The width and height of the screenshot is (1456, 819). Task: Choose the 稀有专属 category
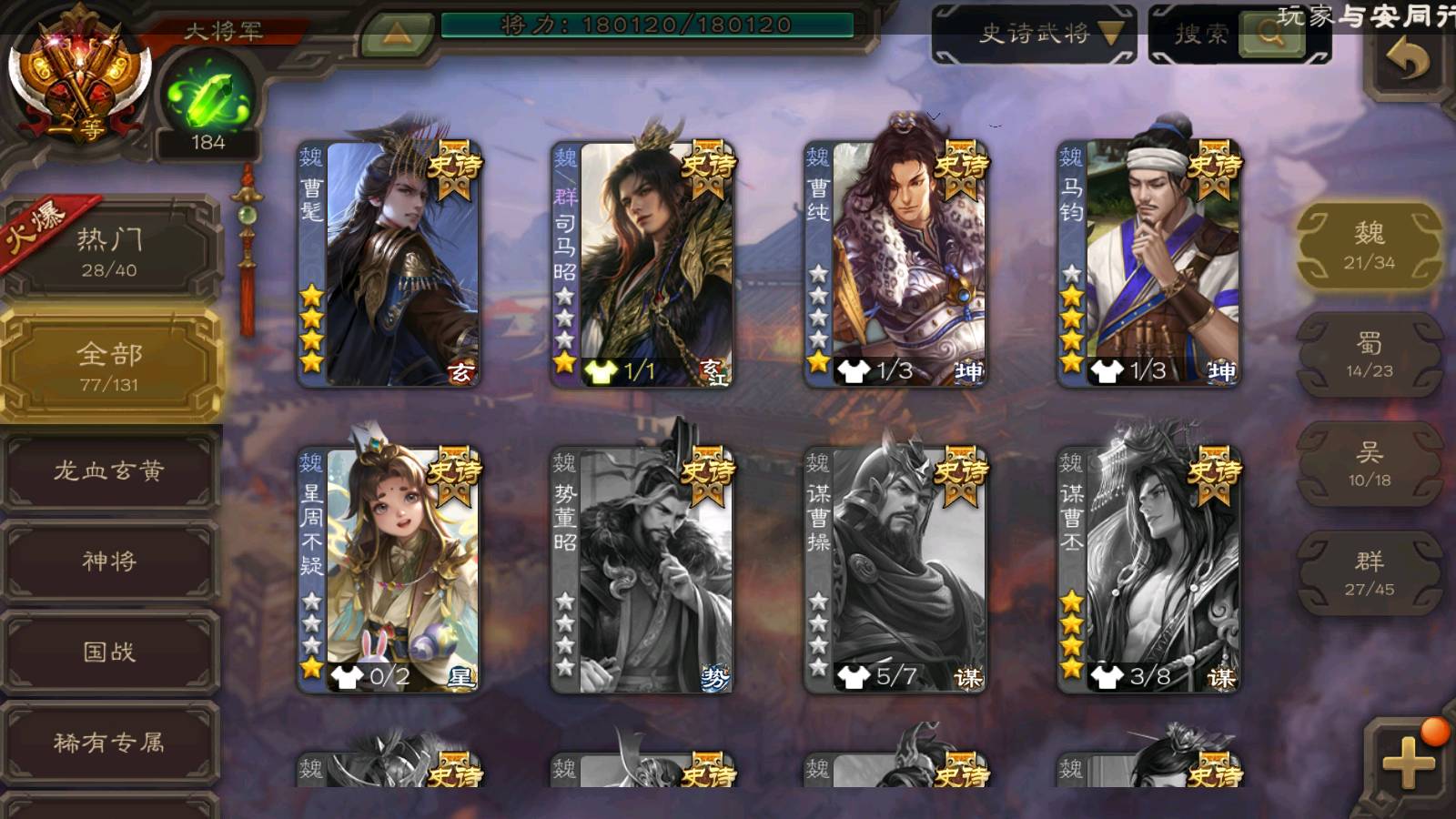(x=109, y=743)
